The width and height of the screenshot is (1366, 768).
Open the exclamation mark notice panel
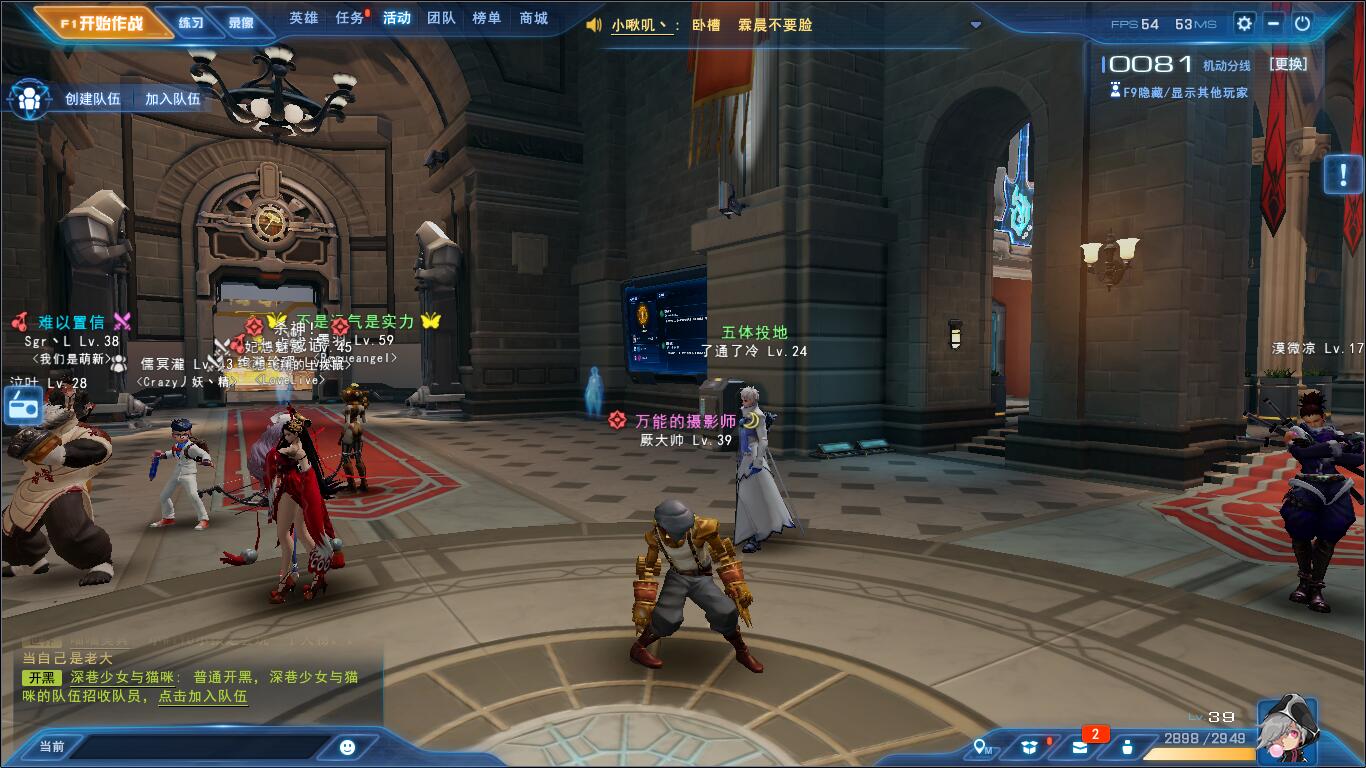pyautogui.click(x=1341, y=174)
